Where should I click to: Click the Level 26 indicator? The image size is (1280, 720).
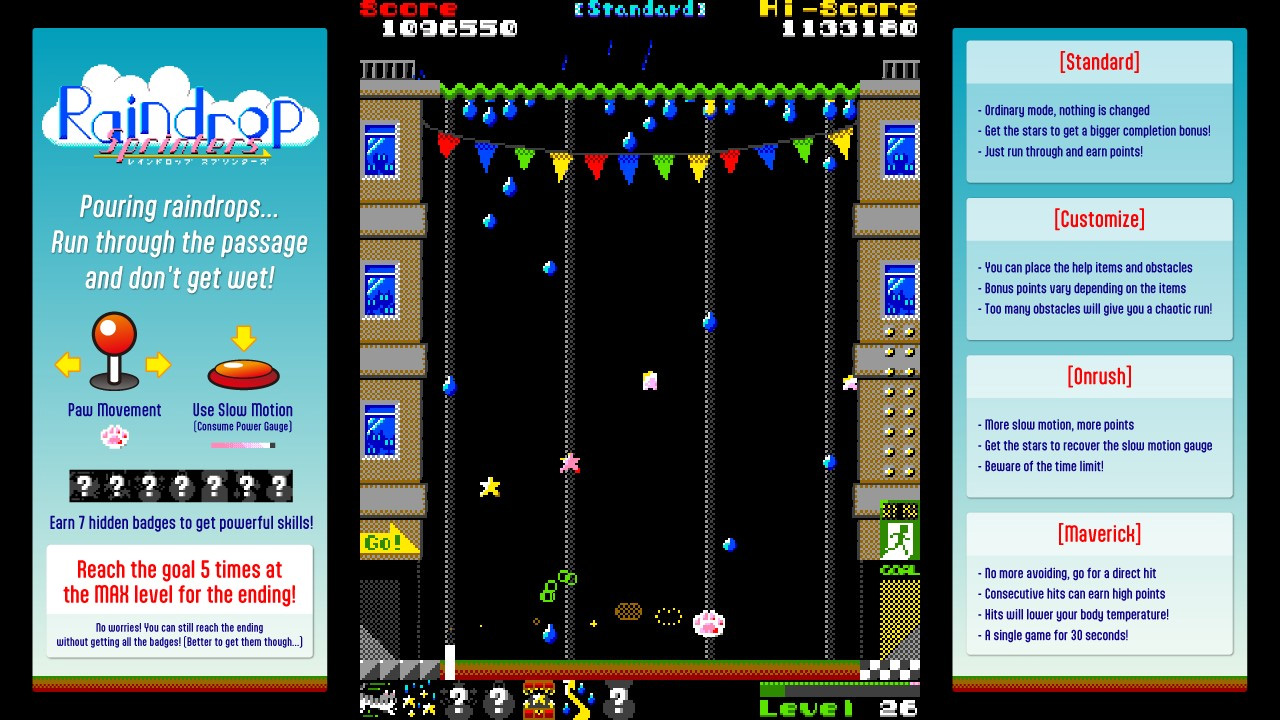pos(840,707)
